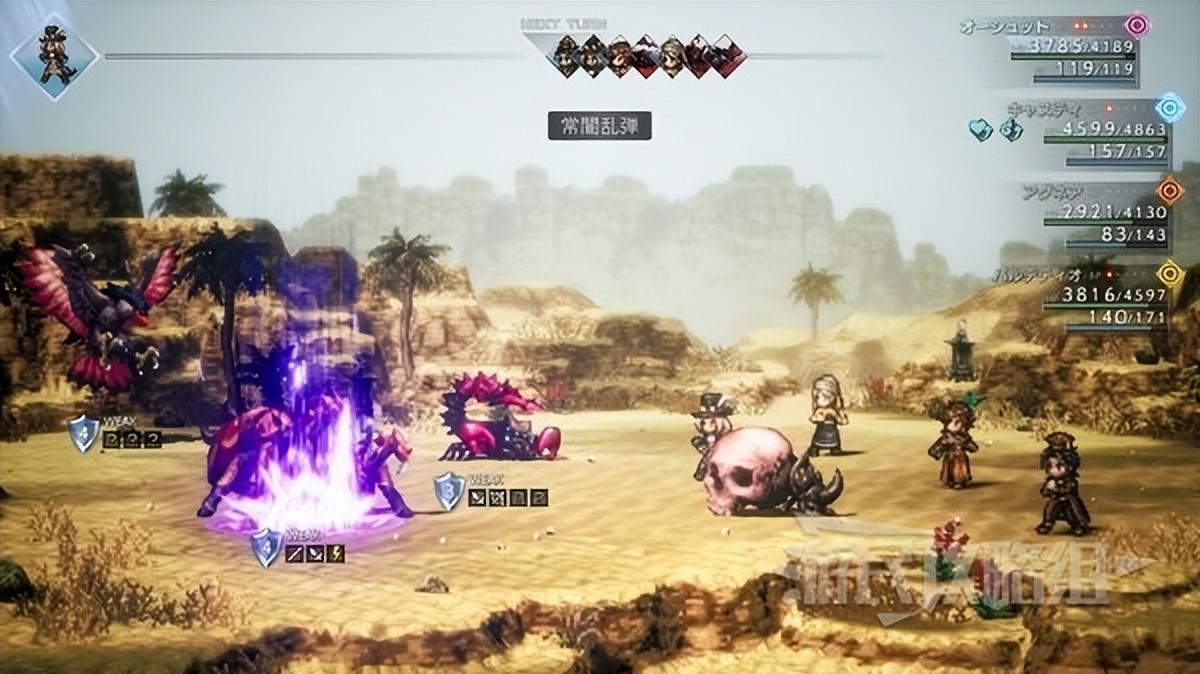
Task: Click the shield icon beside the lightning weakness row
Action: (x=266, y=547)
